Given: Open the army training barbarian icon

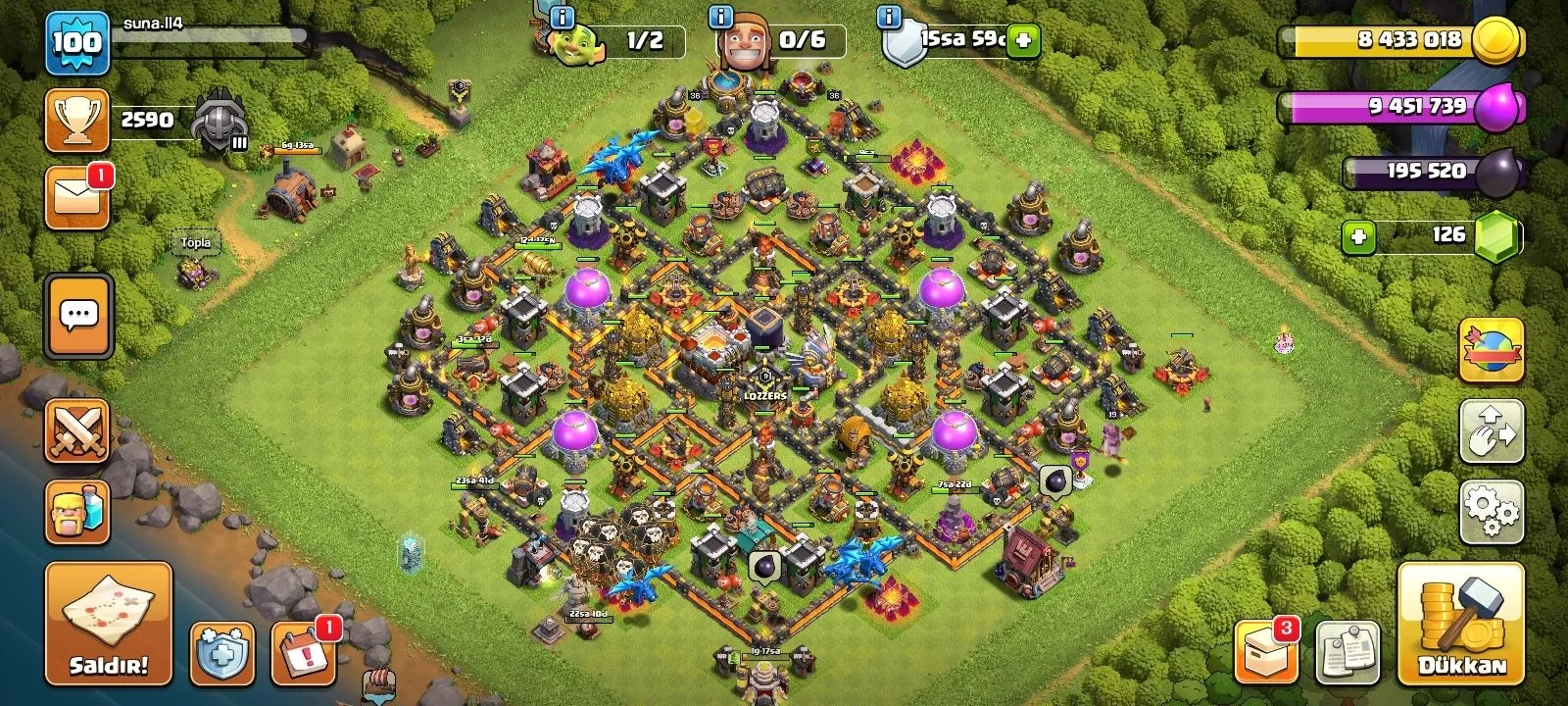Looking at the screenshot, I should (77, 512).
